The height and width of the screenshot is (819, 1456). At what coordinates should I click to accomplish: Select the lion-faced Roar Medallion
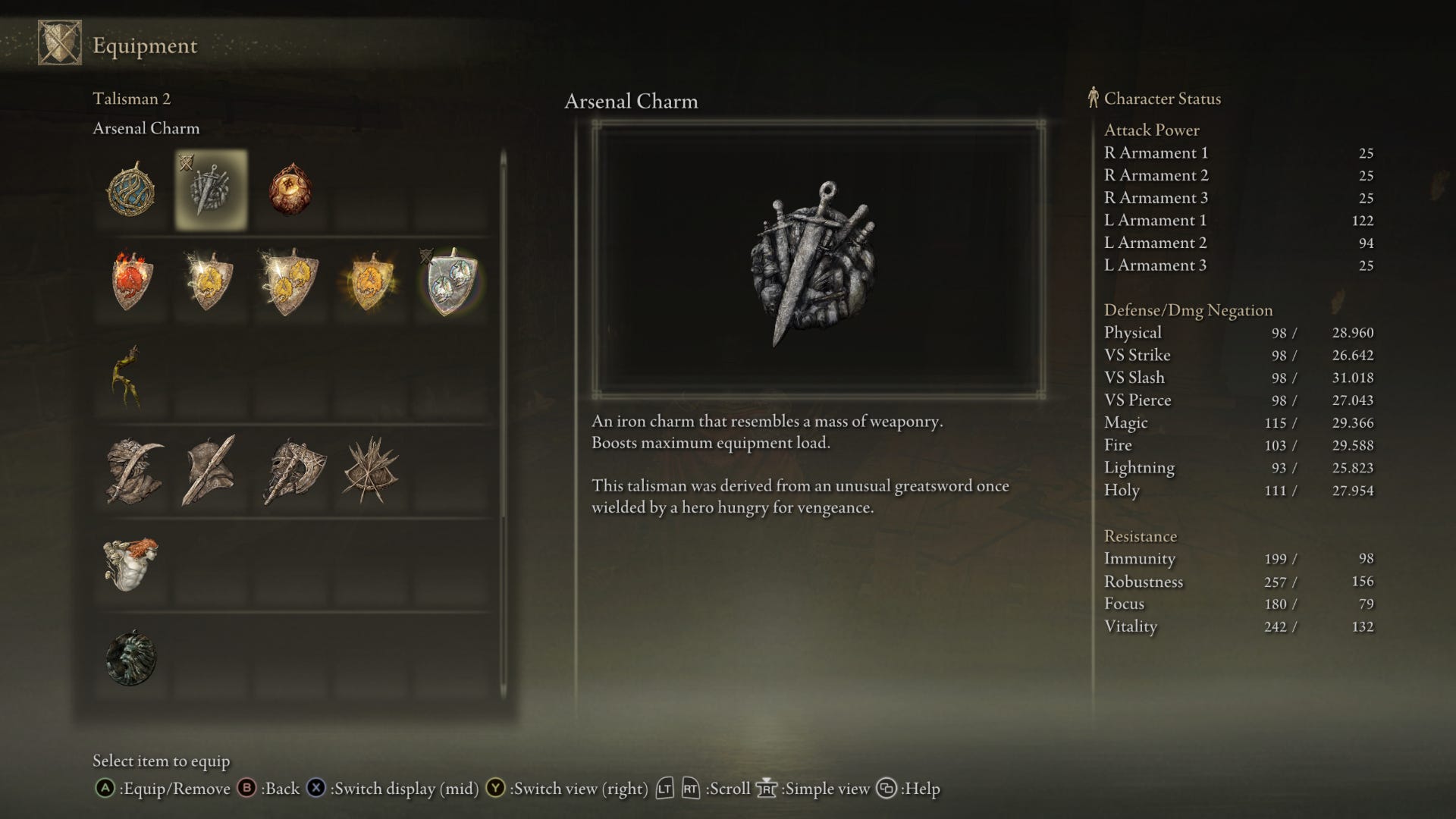tap(131, 658)
